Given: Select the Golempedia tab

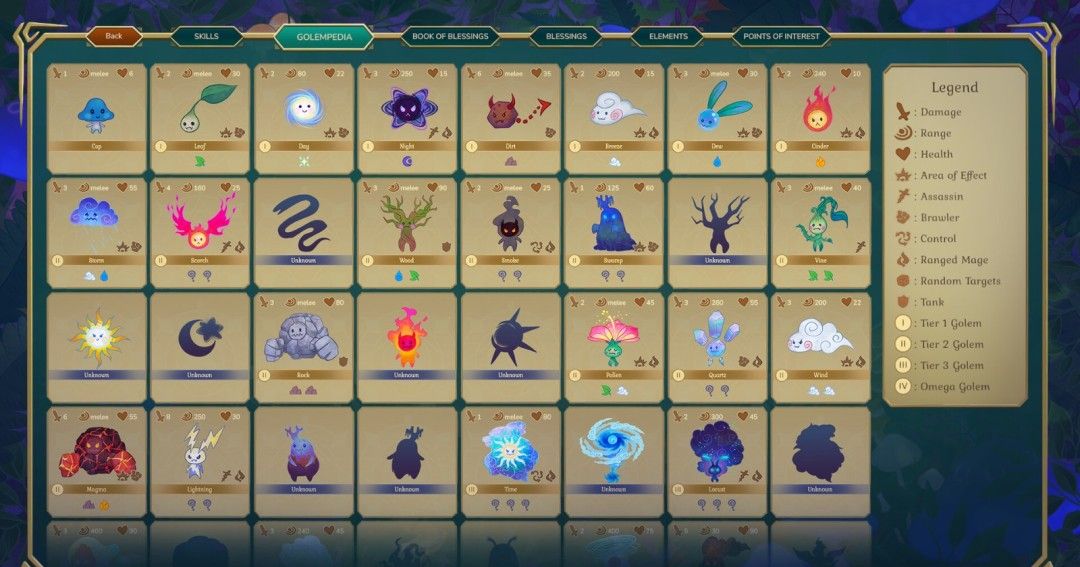Looking at the screenshot, I should point(323,37).
